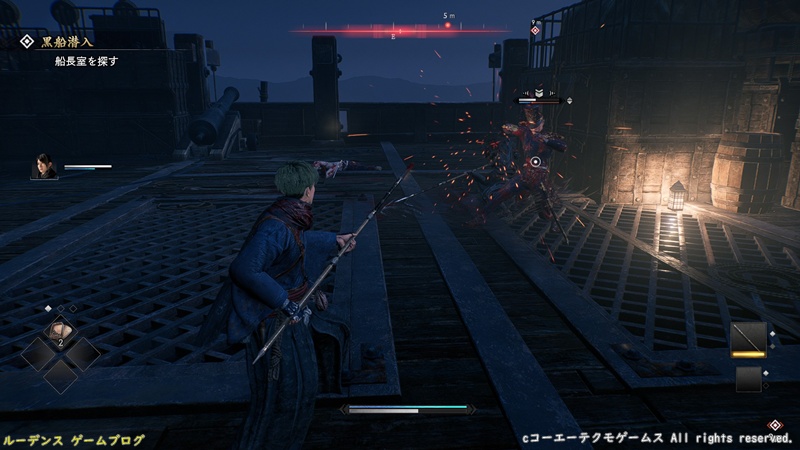Select the empty secondary weapon slot
800x450 pixels.
pos(748,379)
